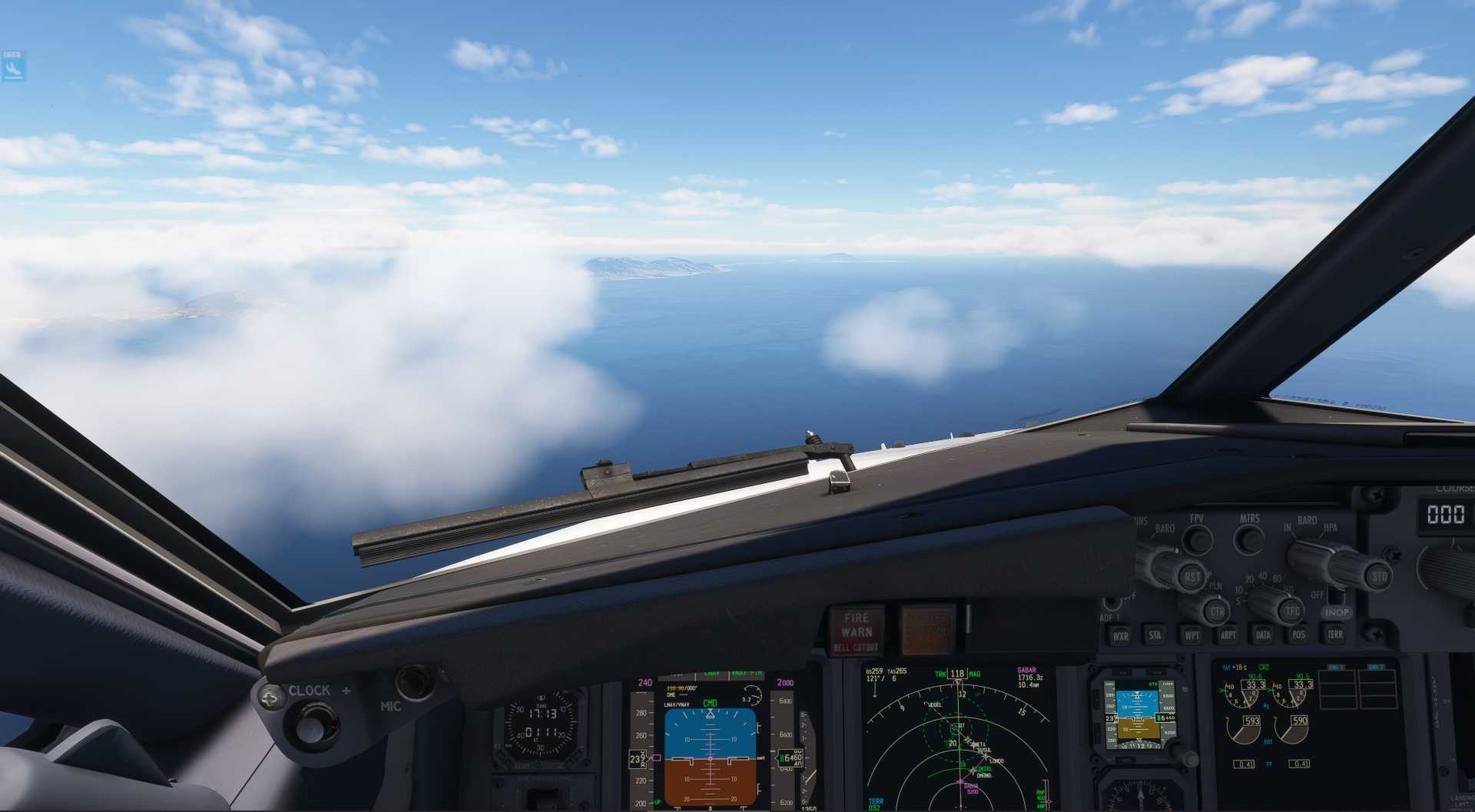Toggle the WPT waypoints button
The width and height of the screenshot is (1475, 812).
tap(1192, 635)
